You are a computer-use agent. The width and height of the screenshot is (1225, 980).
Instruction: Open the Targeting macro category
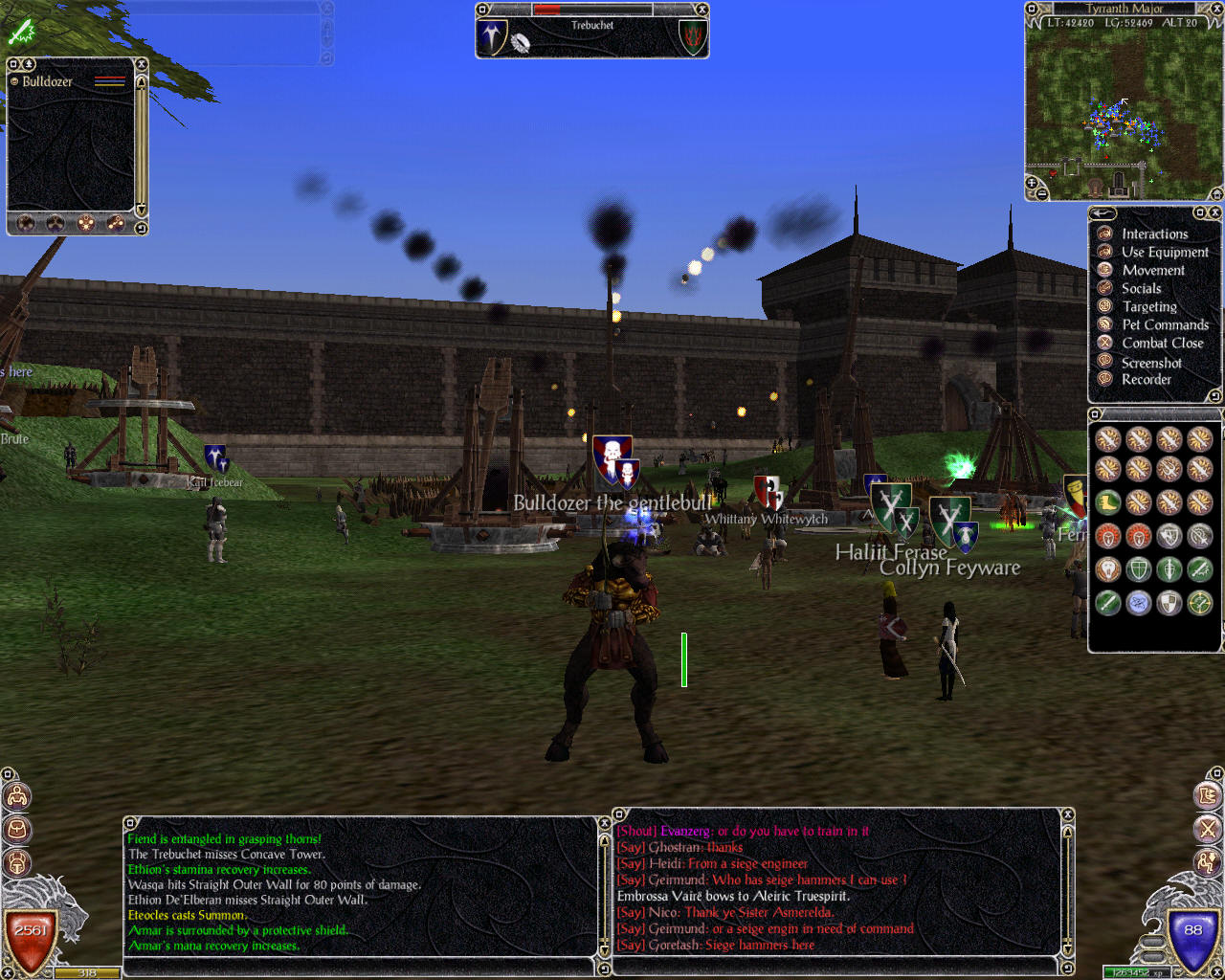(1148, 306)
